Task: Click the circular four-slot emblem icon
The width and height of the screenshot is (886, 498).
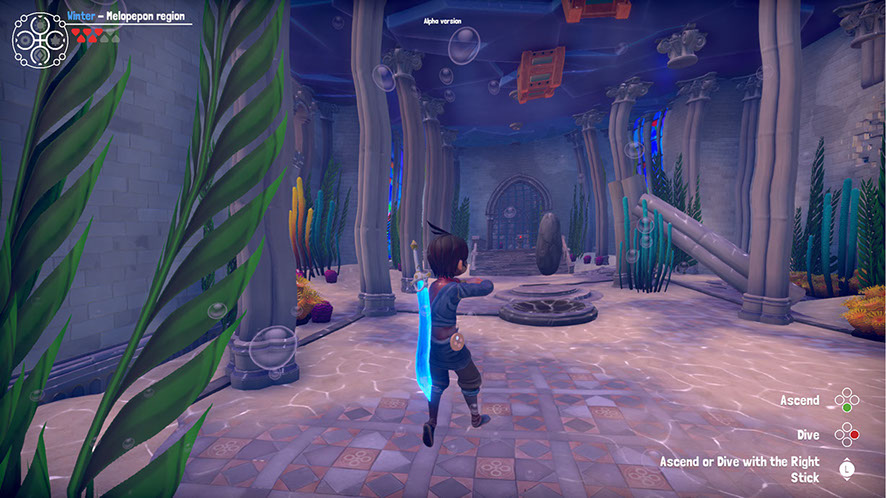Action: (x=39, y=38)
